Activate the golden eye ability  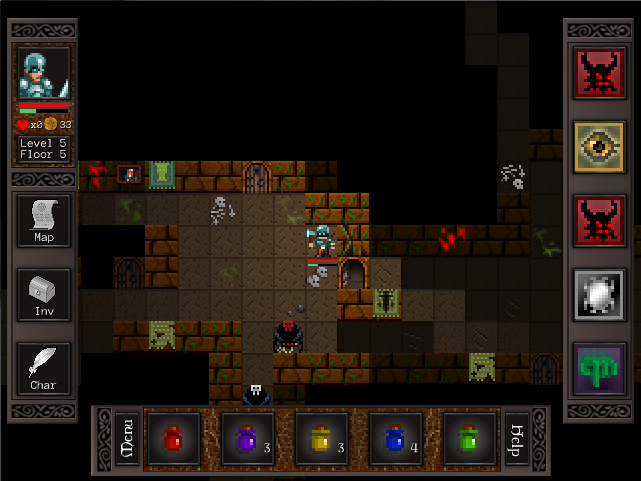point(600,147)
